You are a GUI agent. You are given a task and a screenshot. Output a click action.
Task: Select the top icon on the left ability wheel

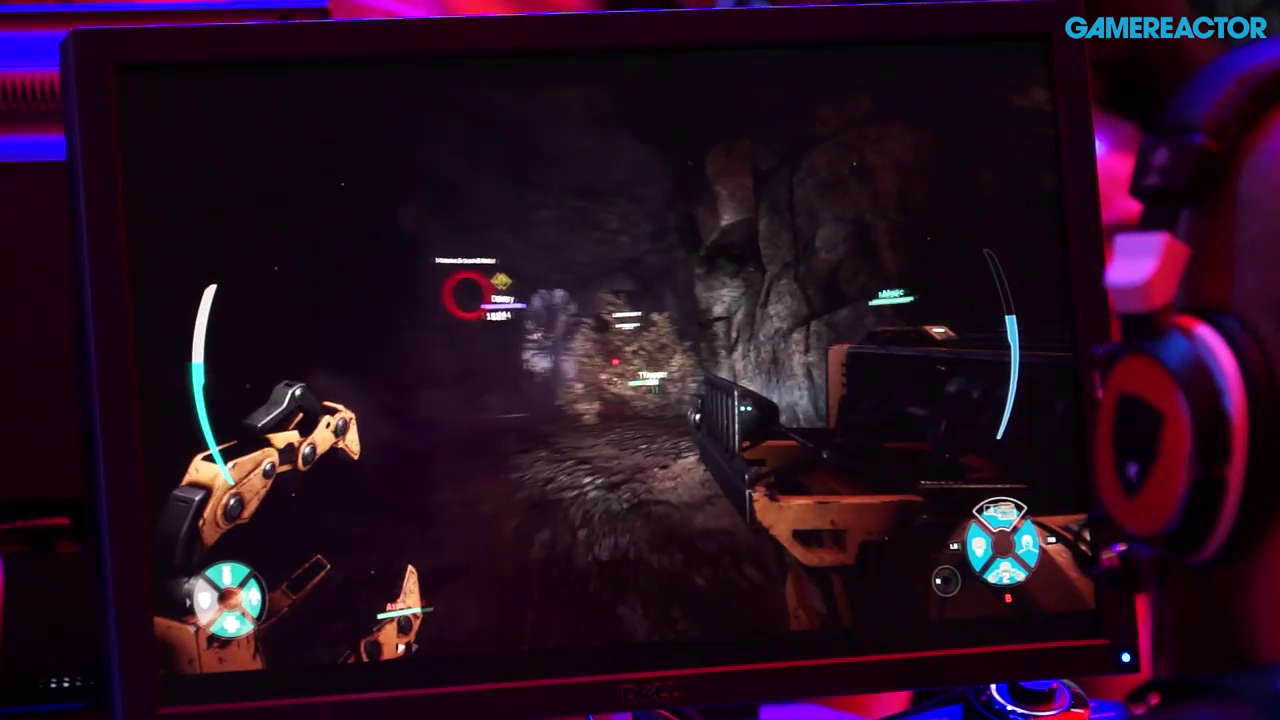tap(226, 575)
